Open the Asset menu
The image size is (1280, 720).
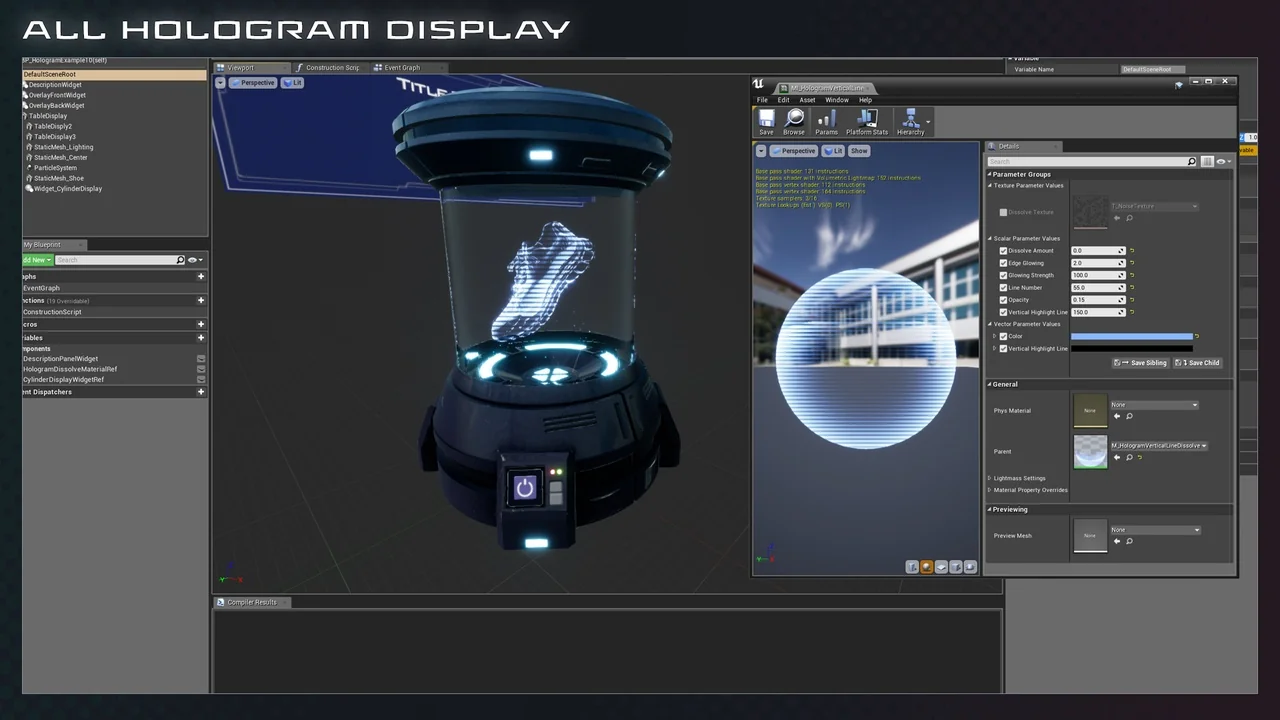pyautogui.click(x=808, y=100)
